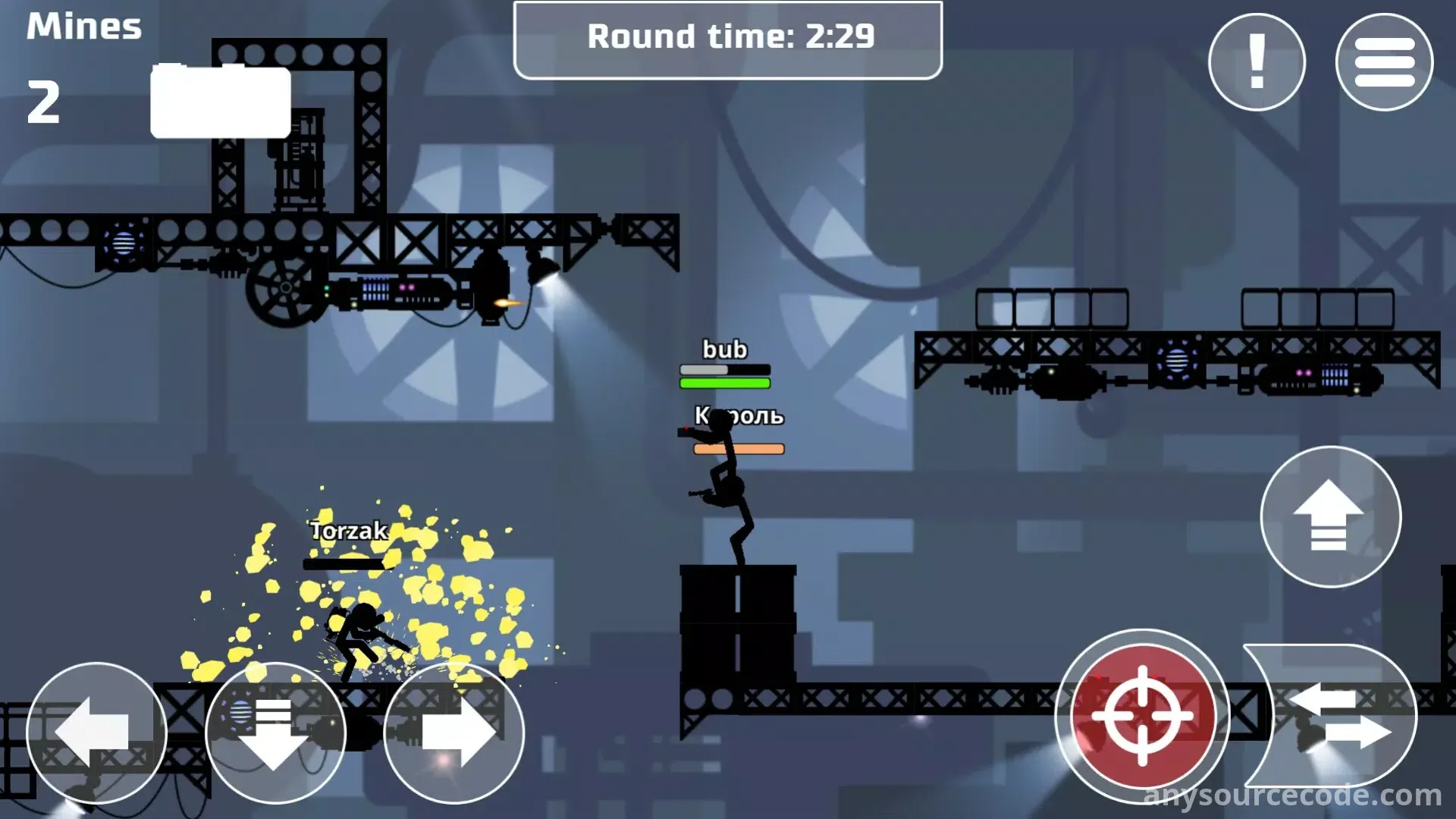Tap the exclamation mark button
The image size is (1456, 819).
pyautogui.click(x=1257, y=62)
